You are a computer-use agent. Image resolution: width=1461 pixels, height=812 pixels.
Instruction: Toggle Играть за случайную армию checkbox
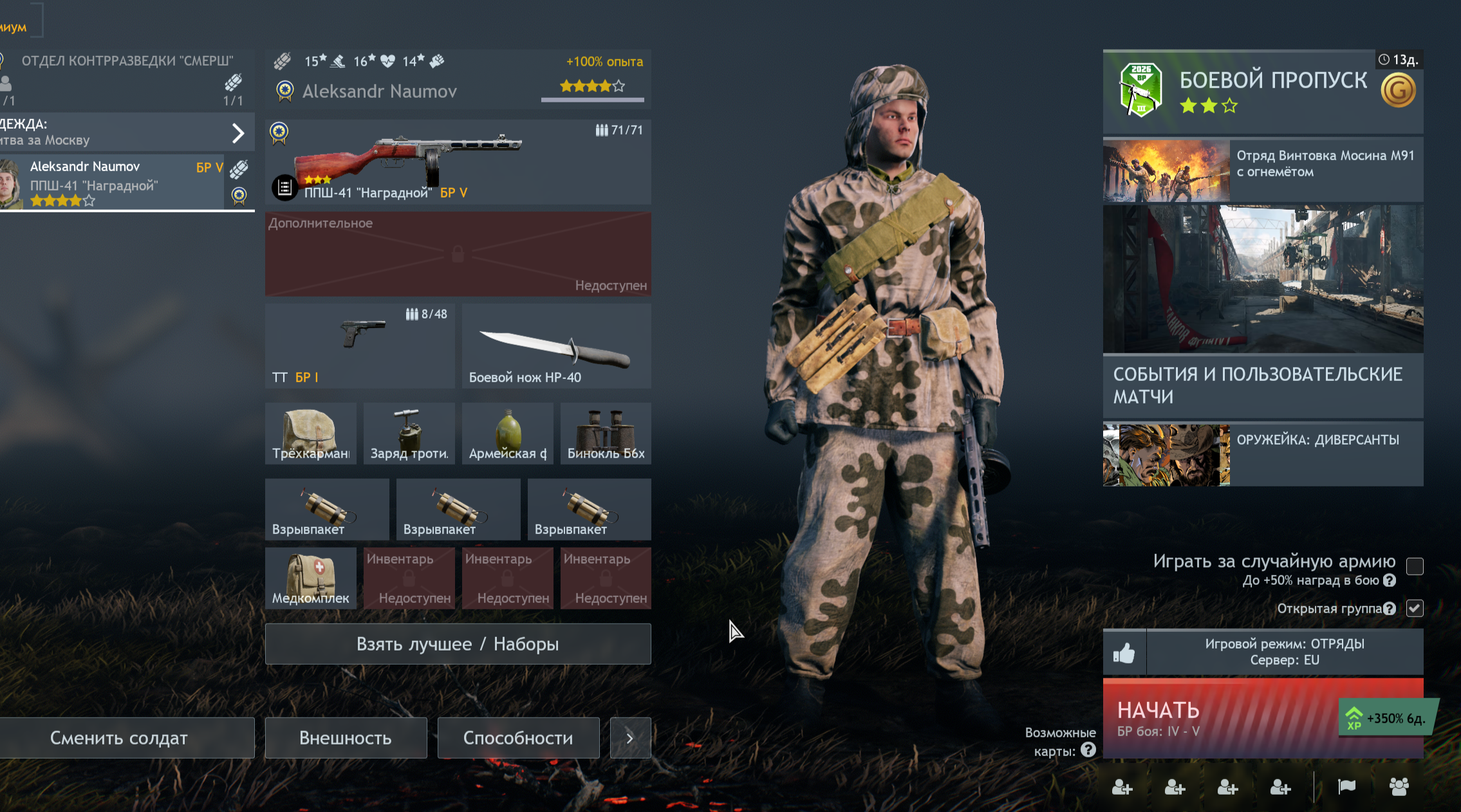pyautogui.click(x=1415, y=566)
